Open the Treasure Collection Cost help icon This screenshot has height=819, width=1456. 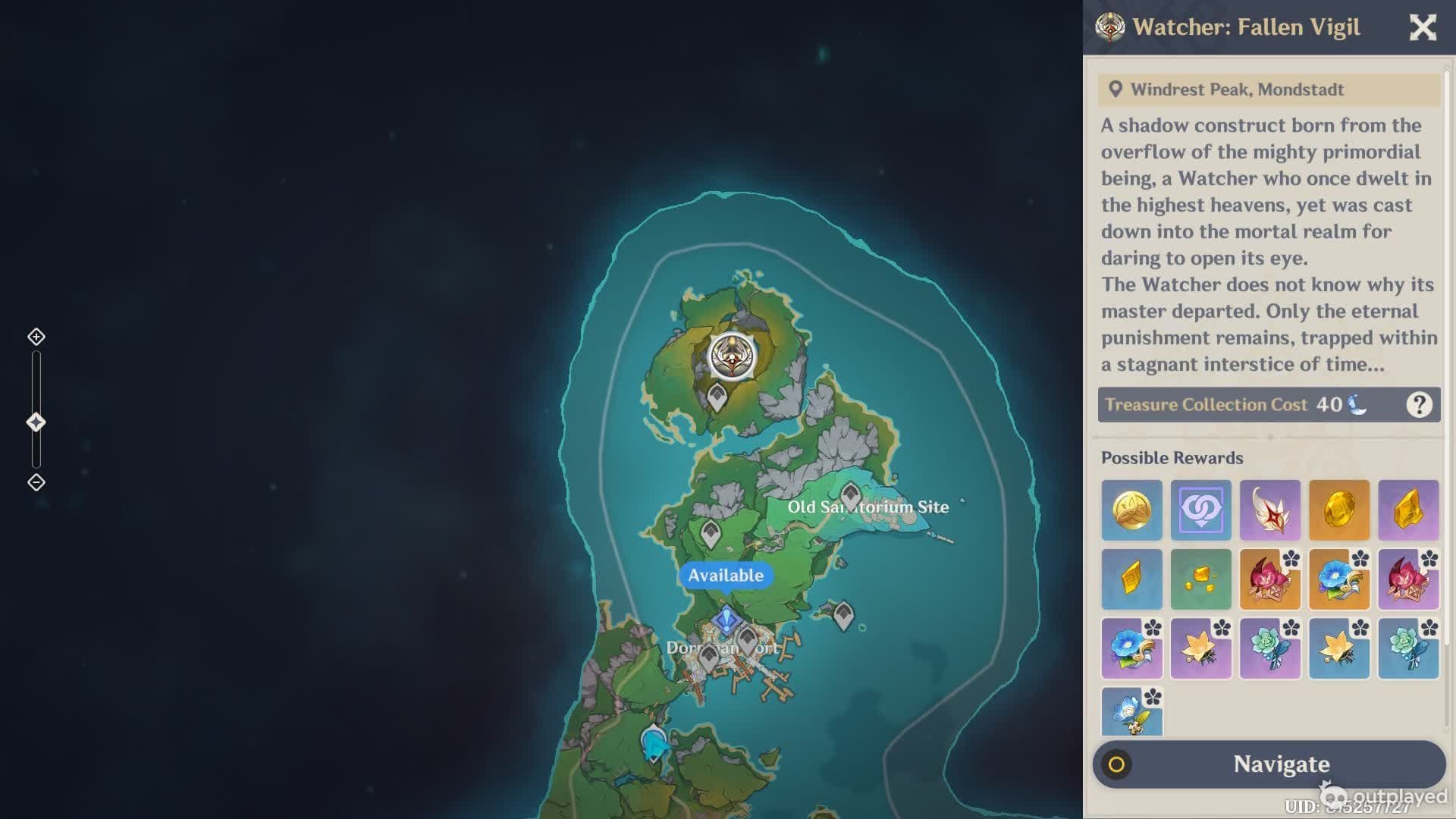(1419, 405)
